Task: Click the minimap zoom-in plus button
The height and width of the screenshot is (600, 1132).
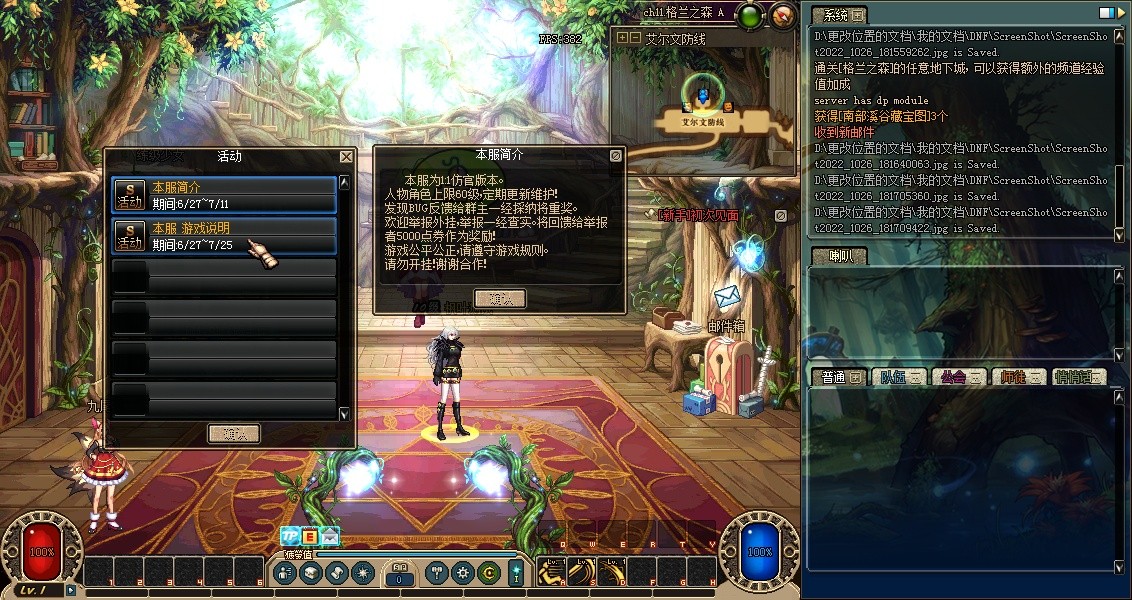Action: pos(623,37)
